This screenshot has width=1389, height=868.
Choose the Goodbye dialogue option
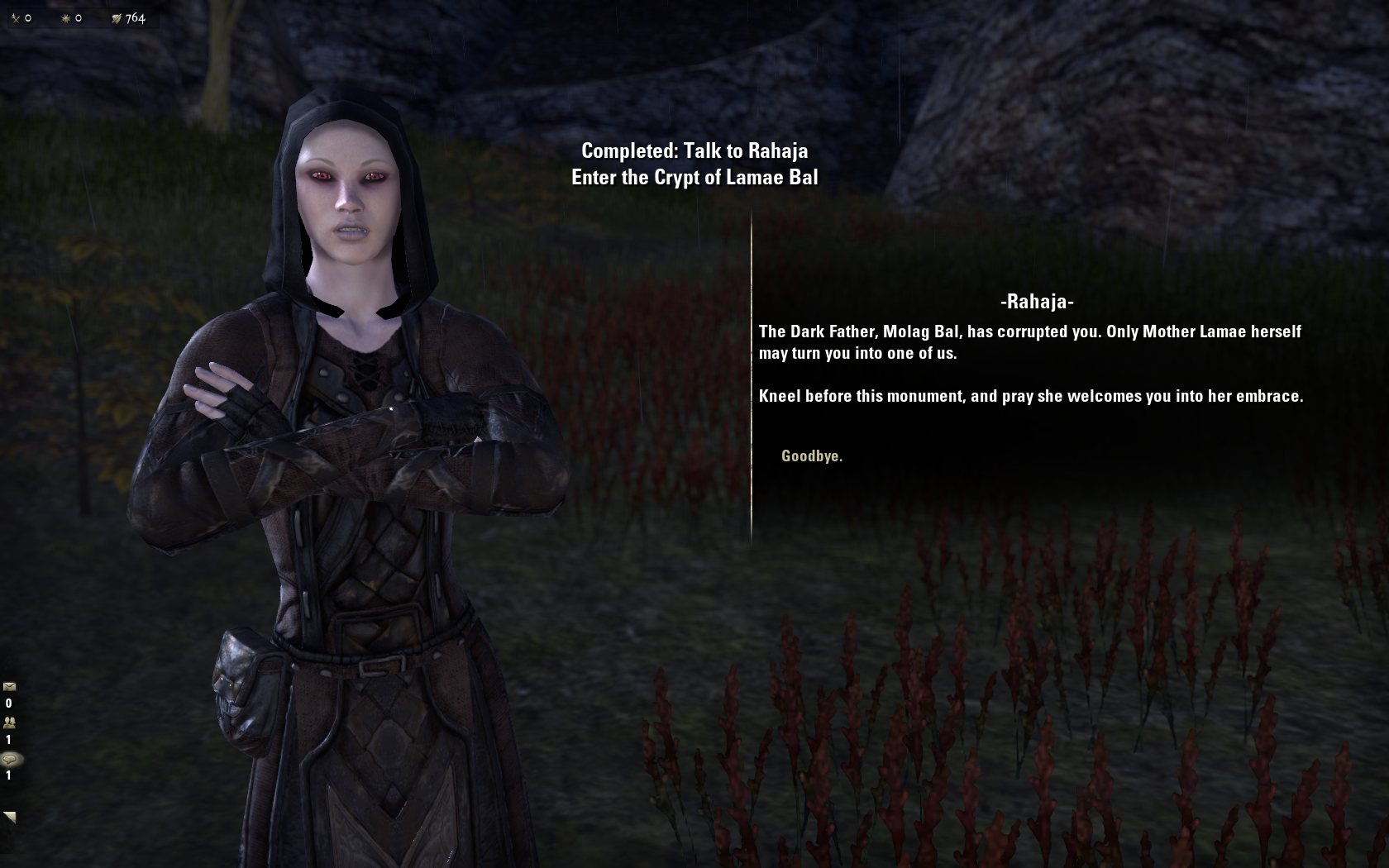(x=811, y=455)
